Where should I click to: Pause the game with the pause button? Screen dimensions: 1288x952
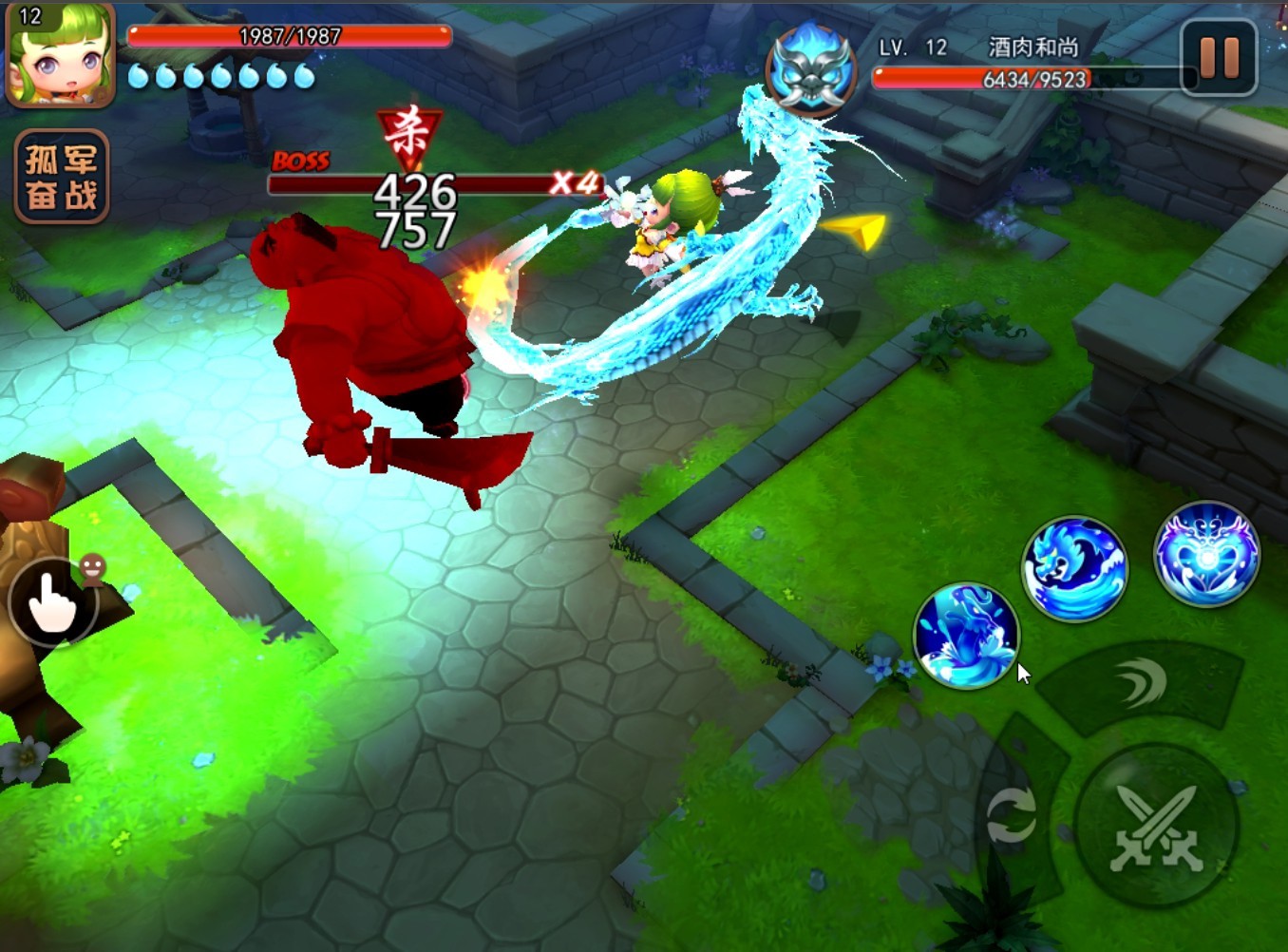1219,58
